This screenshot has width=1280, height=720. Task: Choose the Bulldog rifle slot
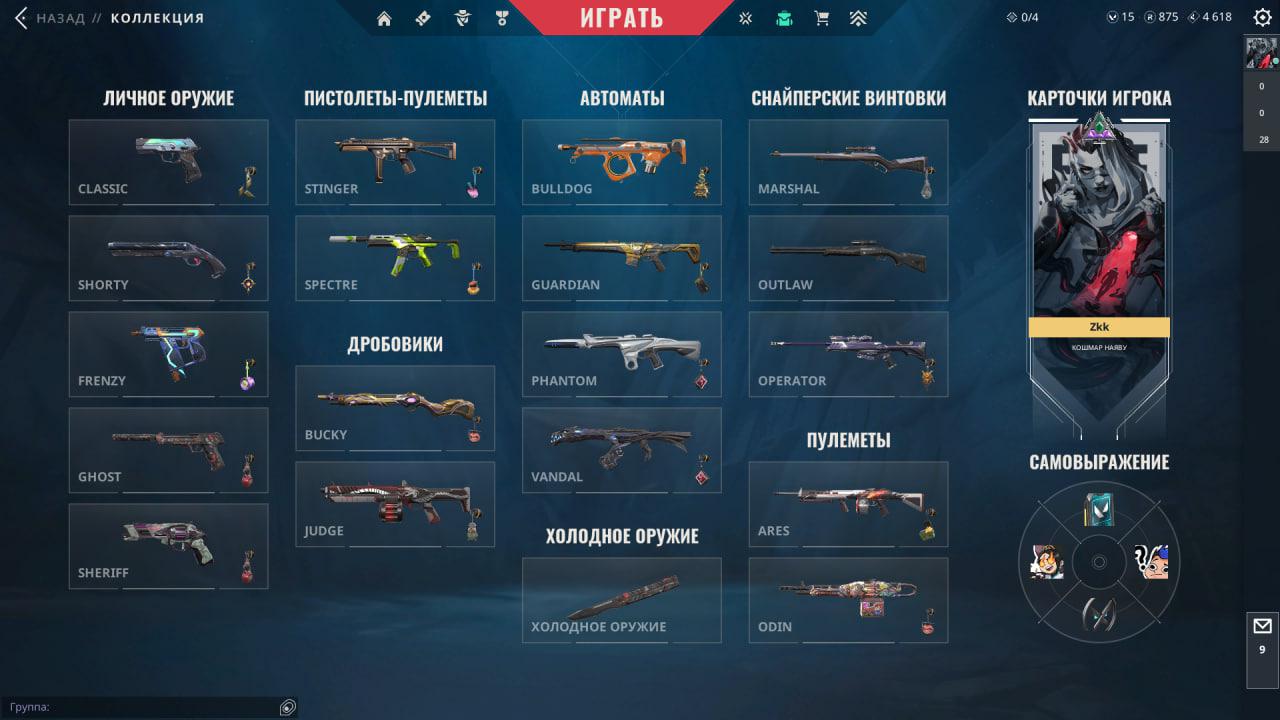[x=621, y=162]
